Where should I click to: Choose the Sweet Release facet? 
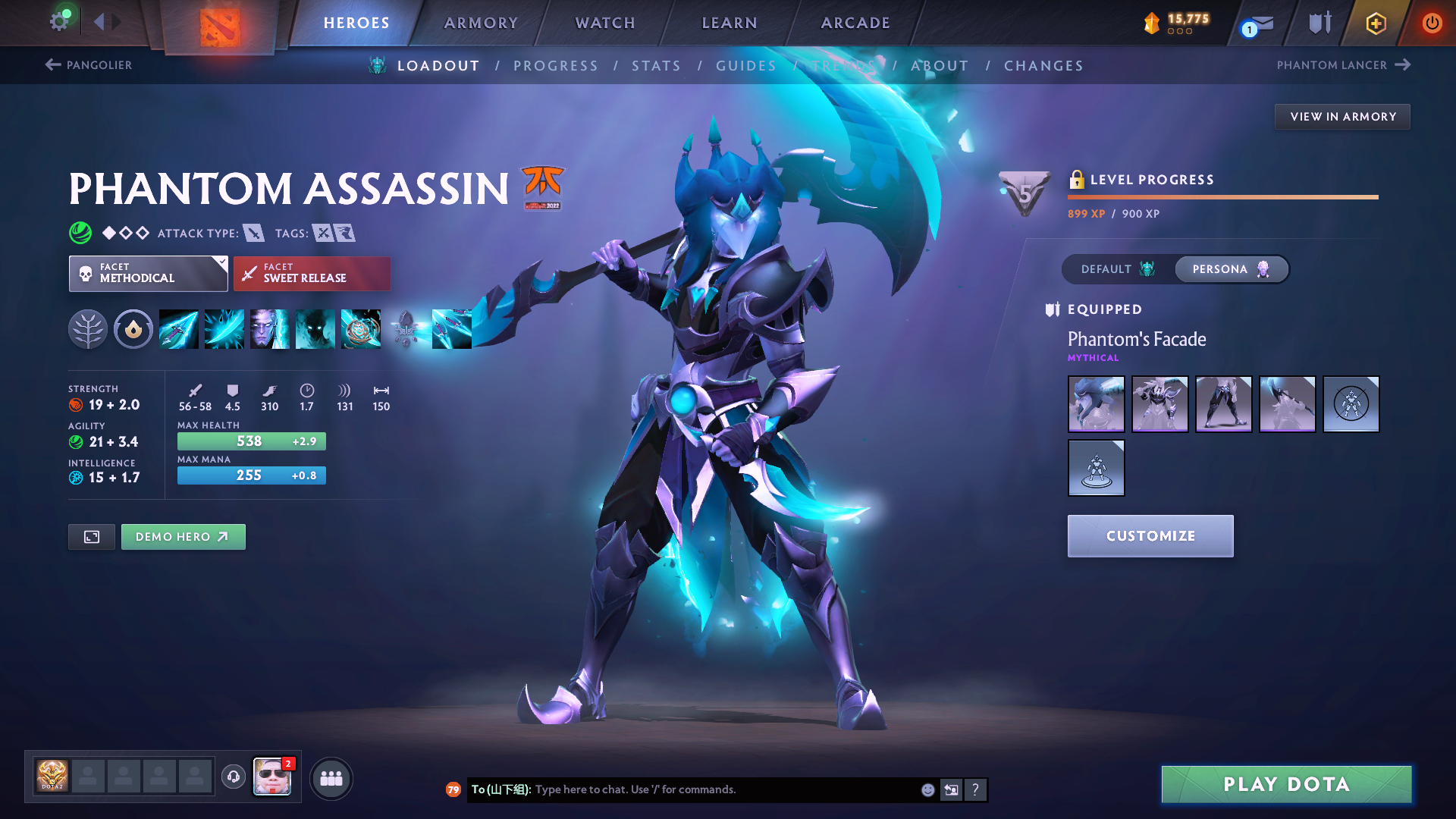312,274
